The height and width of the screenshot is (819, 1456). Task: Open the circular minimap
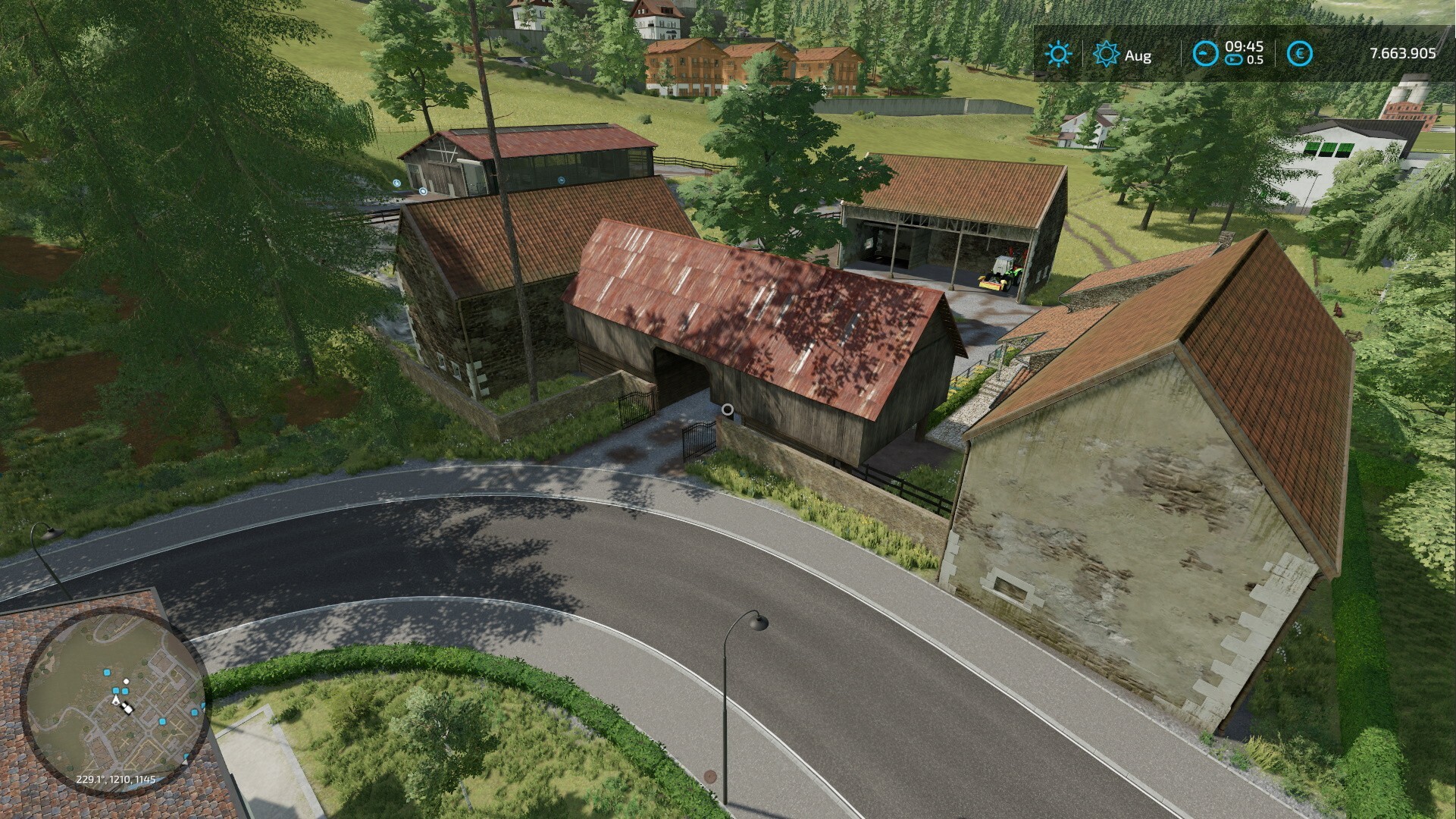coord(115,702)
